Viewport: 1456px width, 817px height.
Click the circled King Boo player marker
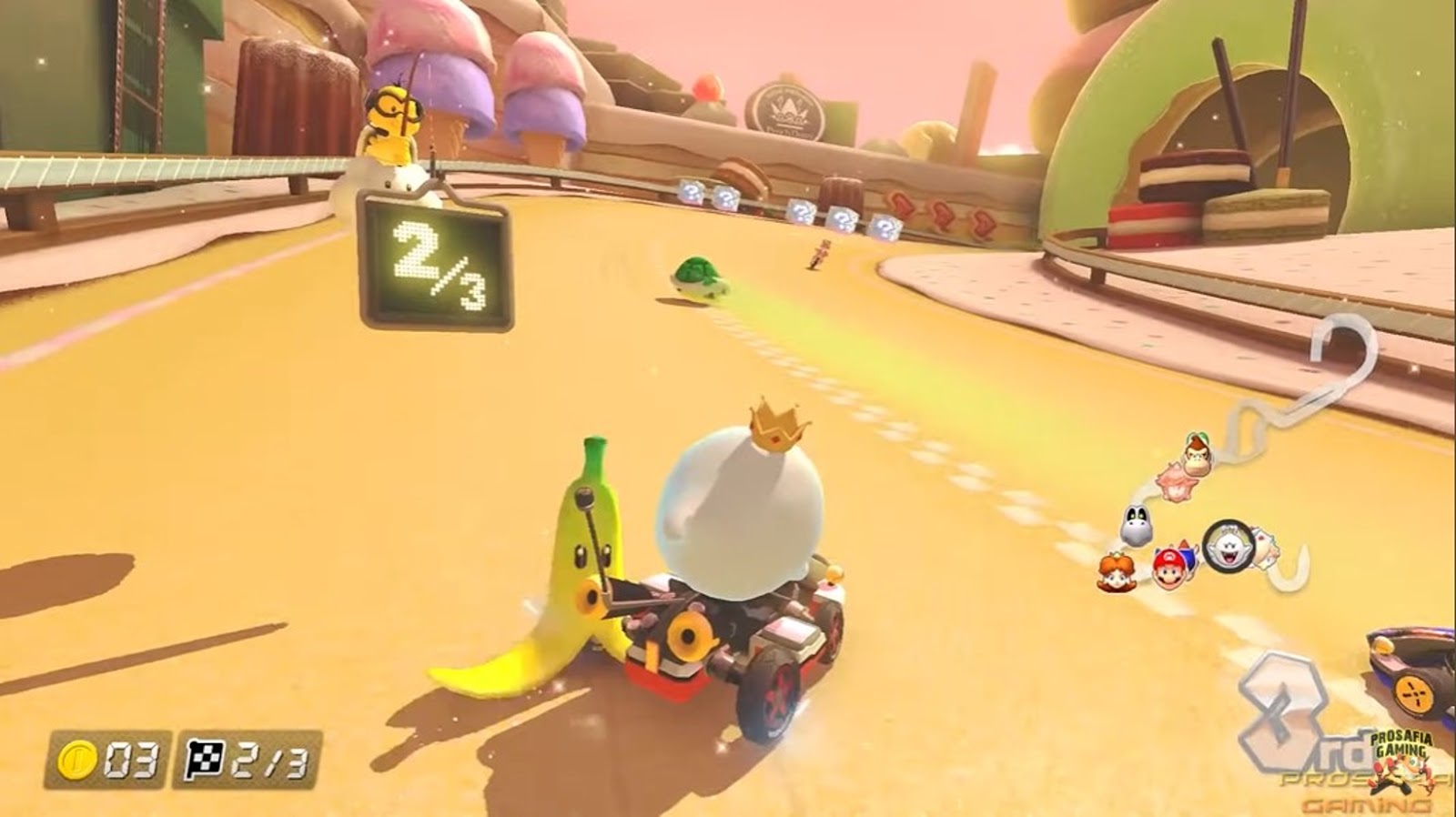tap(1224, 546)
